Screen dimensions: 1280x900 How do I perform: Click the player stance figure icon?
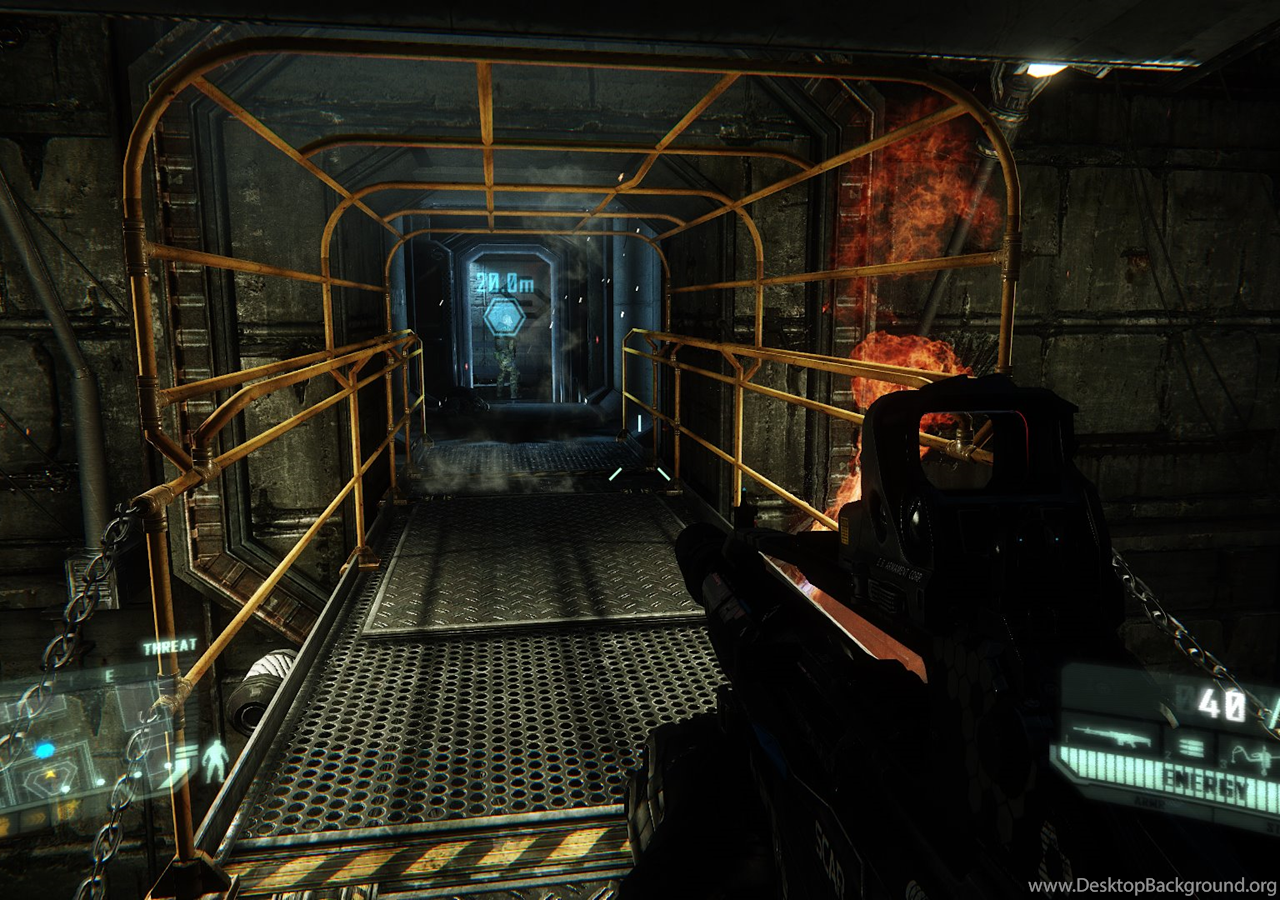point(215,763)
